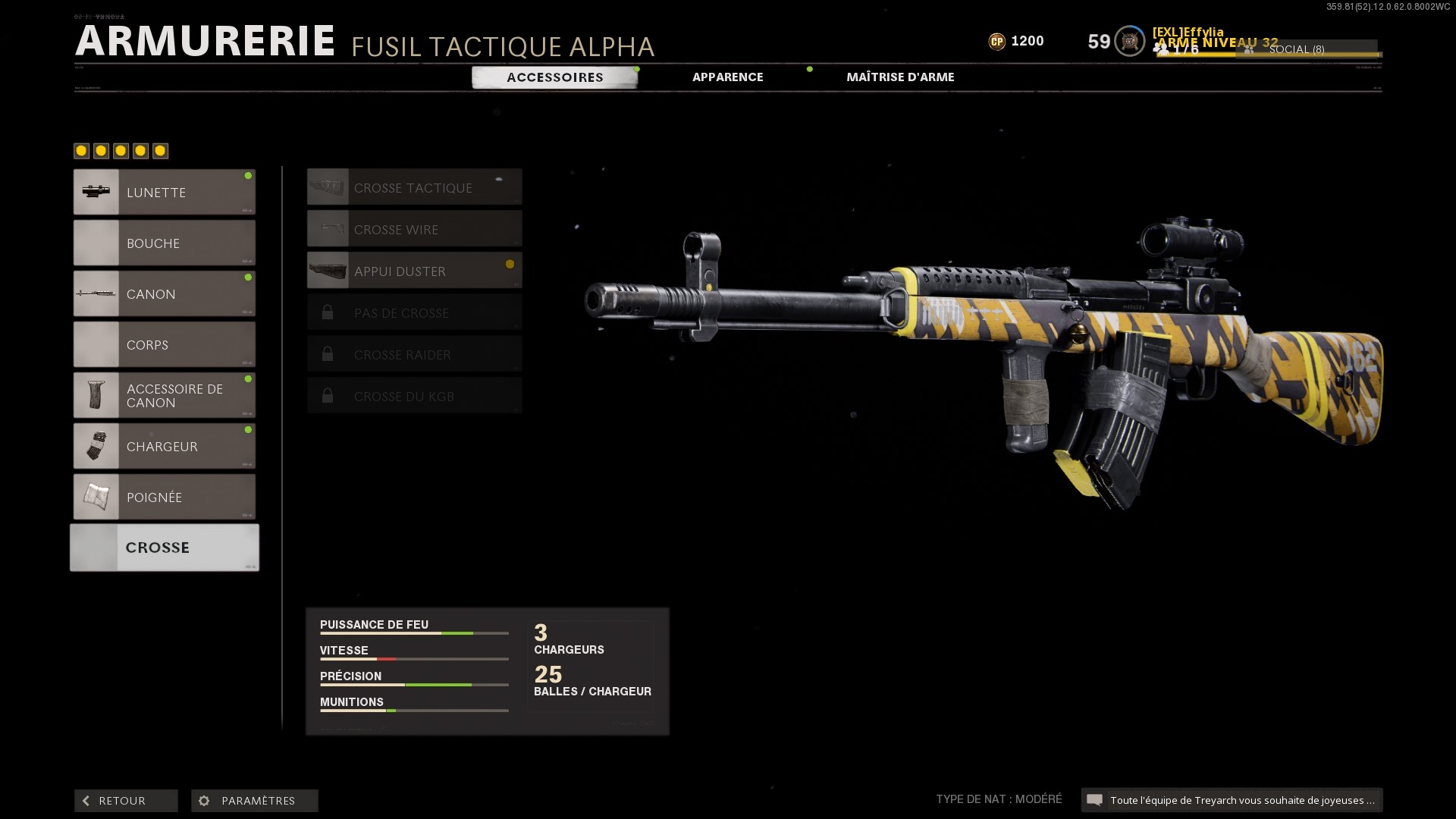Open the Treyarch holiday message notification
This screenshot has width=1456, height=819.
coord(1232,799)
